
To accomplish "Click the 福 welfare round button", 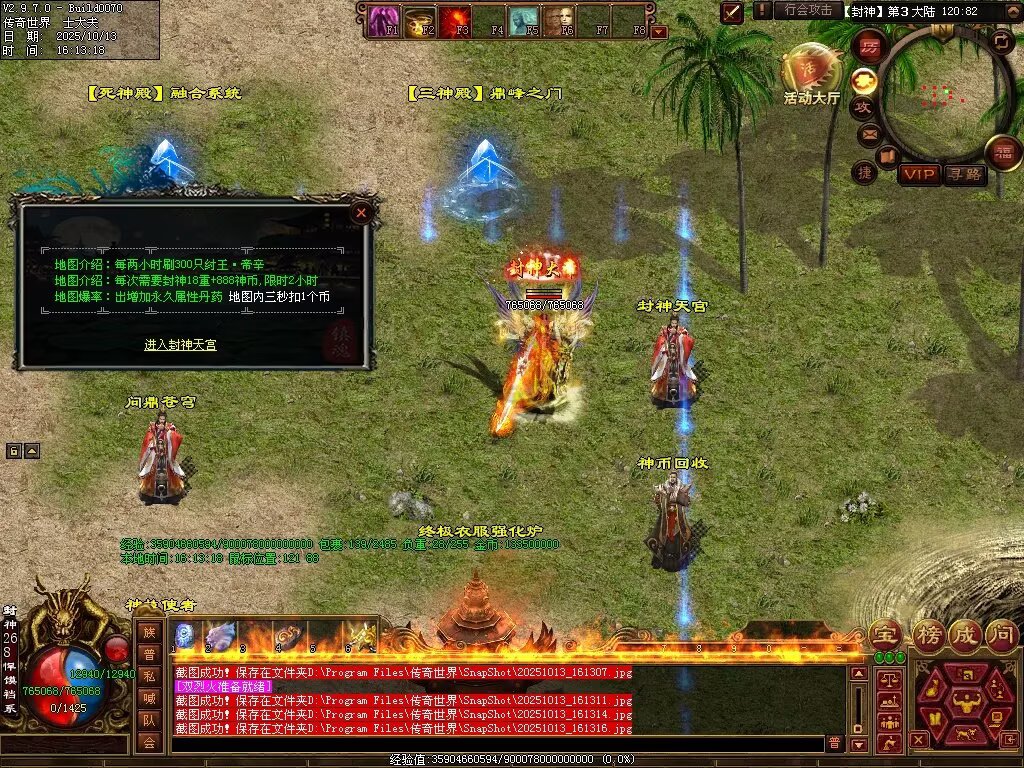I will tap(1002, 152).
